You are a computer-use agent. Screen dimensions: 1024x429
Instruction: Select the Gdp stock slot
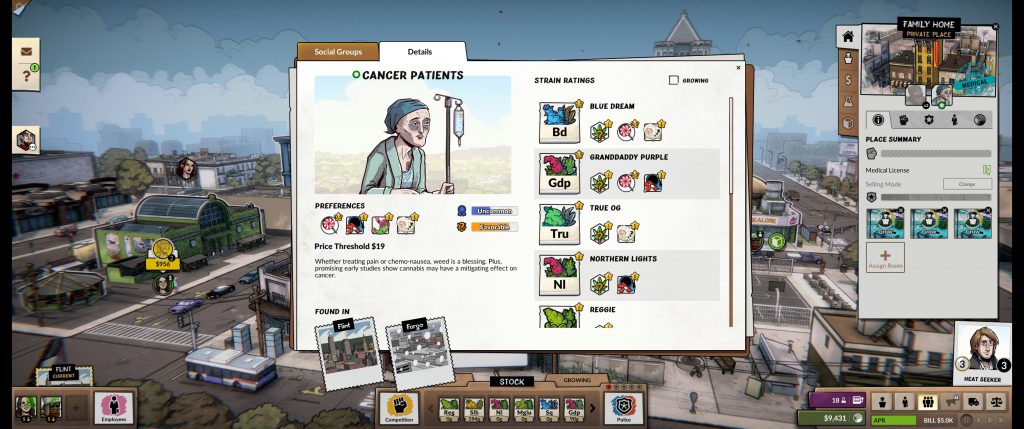pos(574,407)
